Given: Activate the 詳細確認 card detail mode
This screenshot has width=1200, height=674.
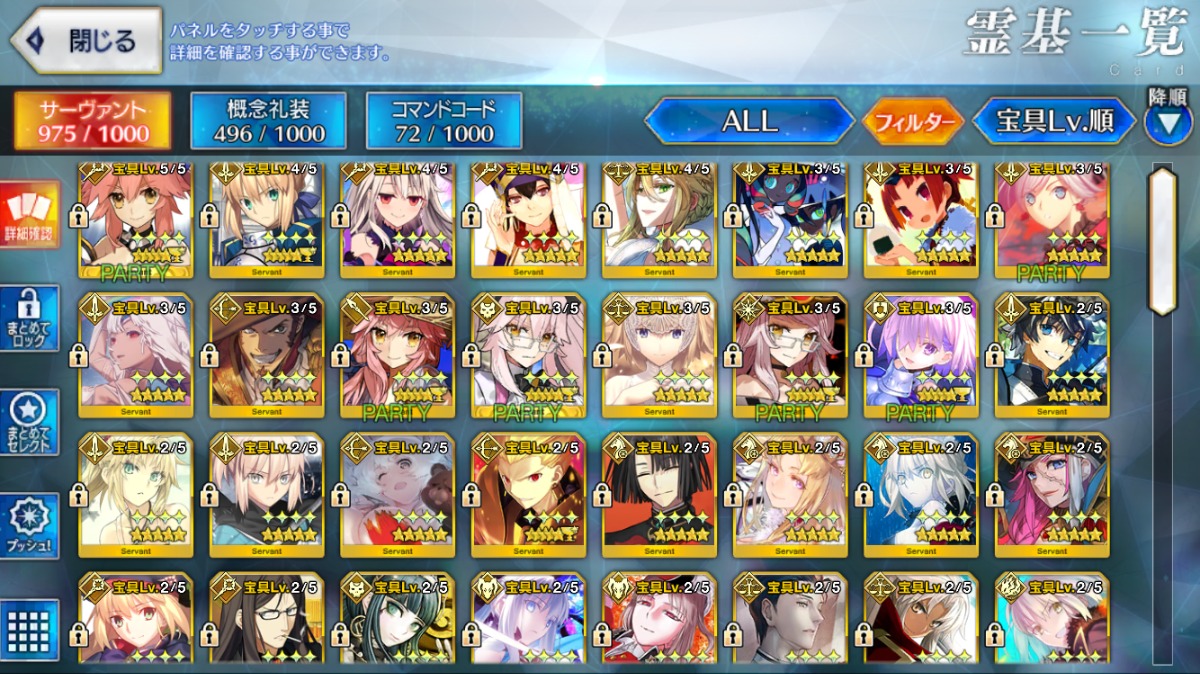Looking at the screenshot, I should (x=31, y=215).
